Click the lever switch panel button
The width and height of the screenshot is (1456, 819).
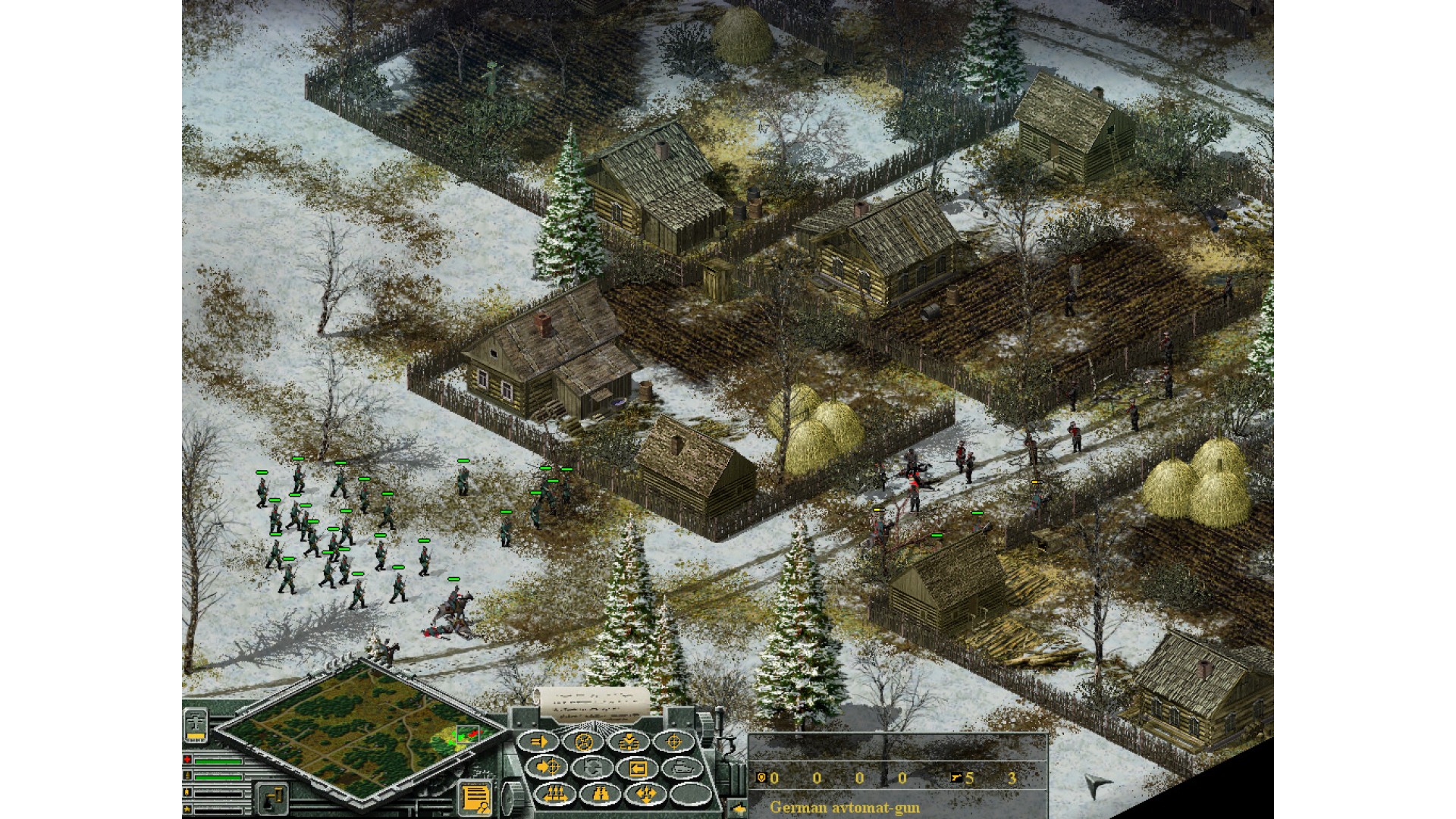[x=272, y=798]
